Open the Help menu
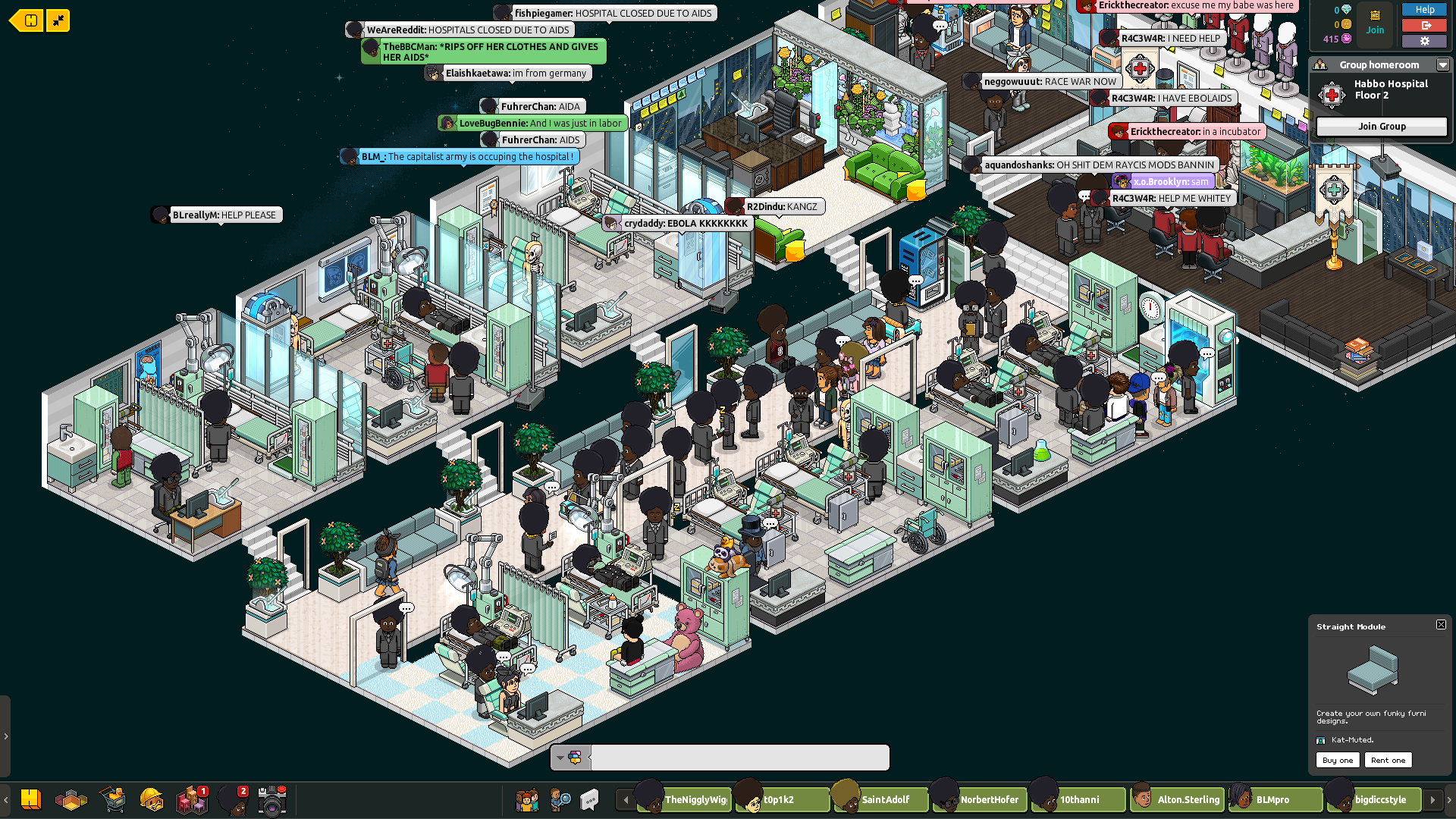 [x=1424, y=10]
